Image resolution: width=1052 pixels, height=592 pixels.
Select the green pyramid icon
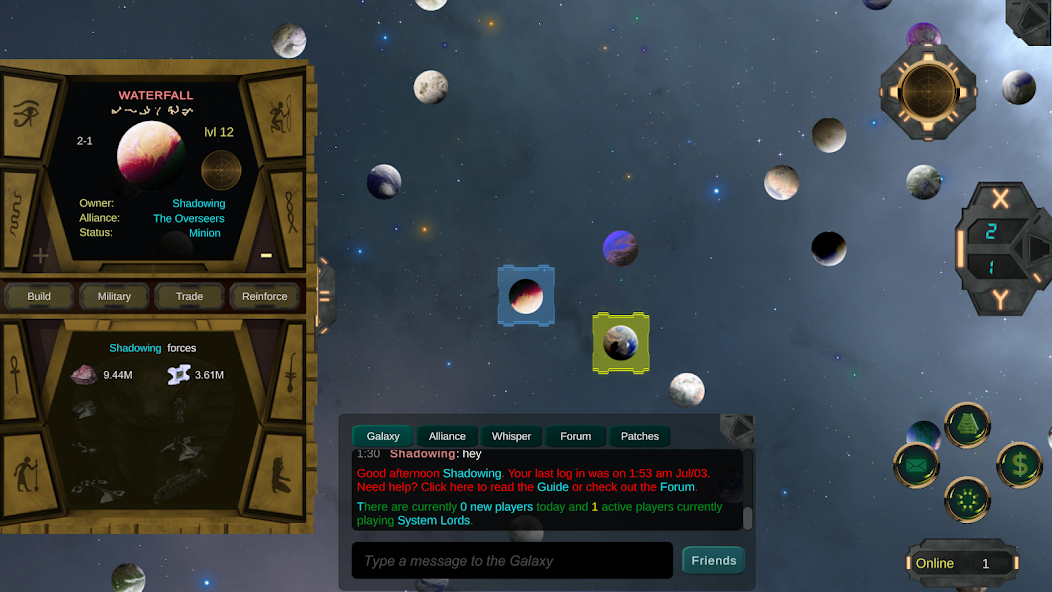click(967, 425)
